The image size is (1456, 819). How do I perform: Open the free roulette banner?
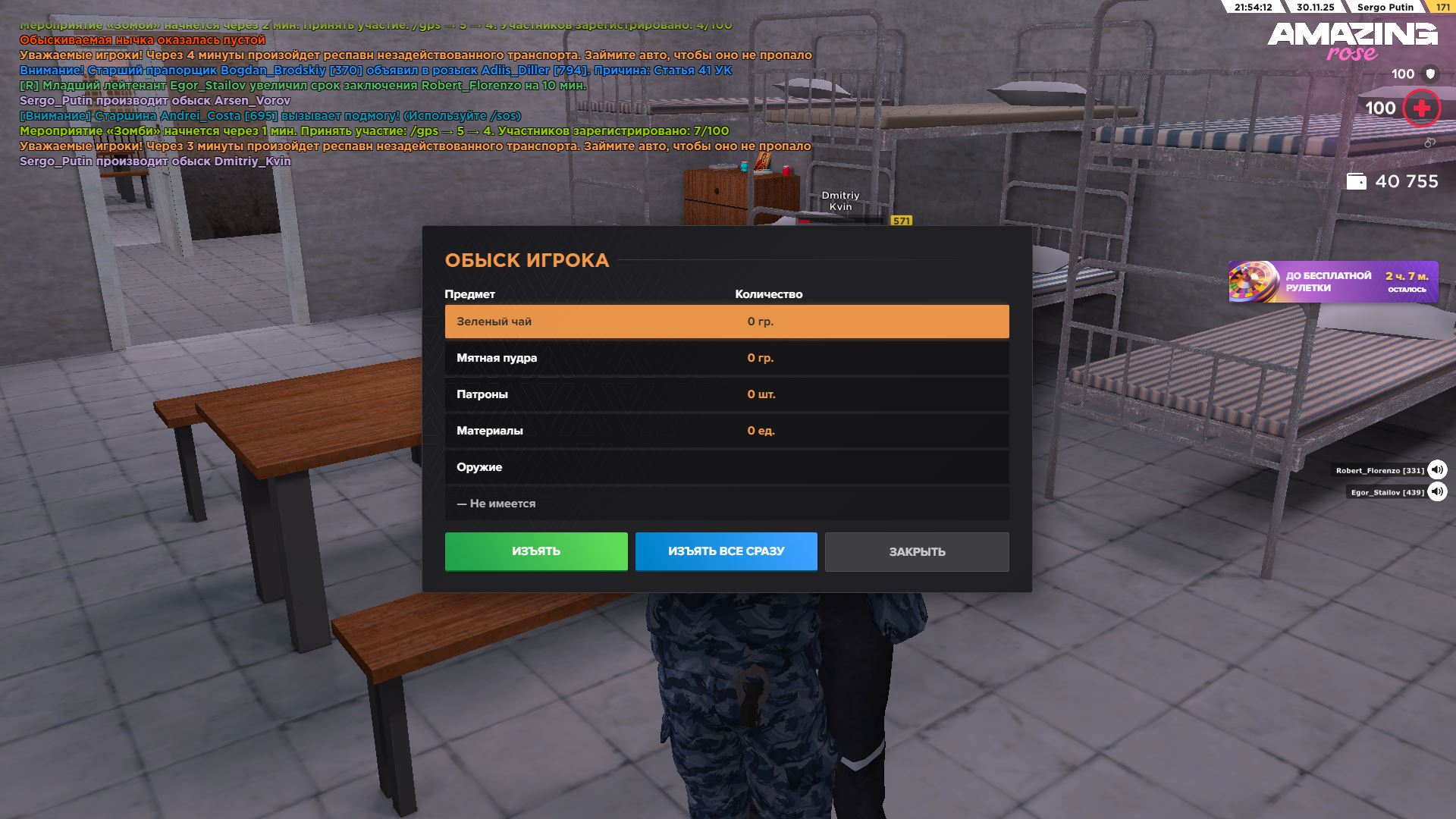coord(1332,282)
